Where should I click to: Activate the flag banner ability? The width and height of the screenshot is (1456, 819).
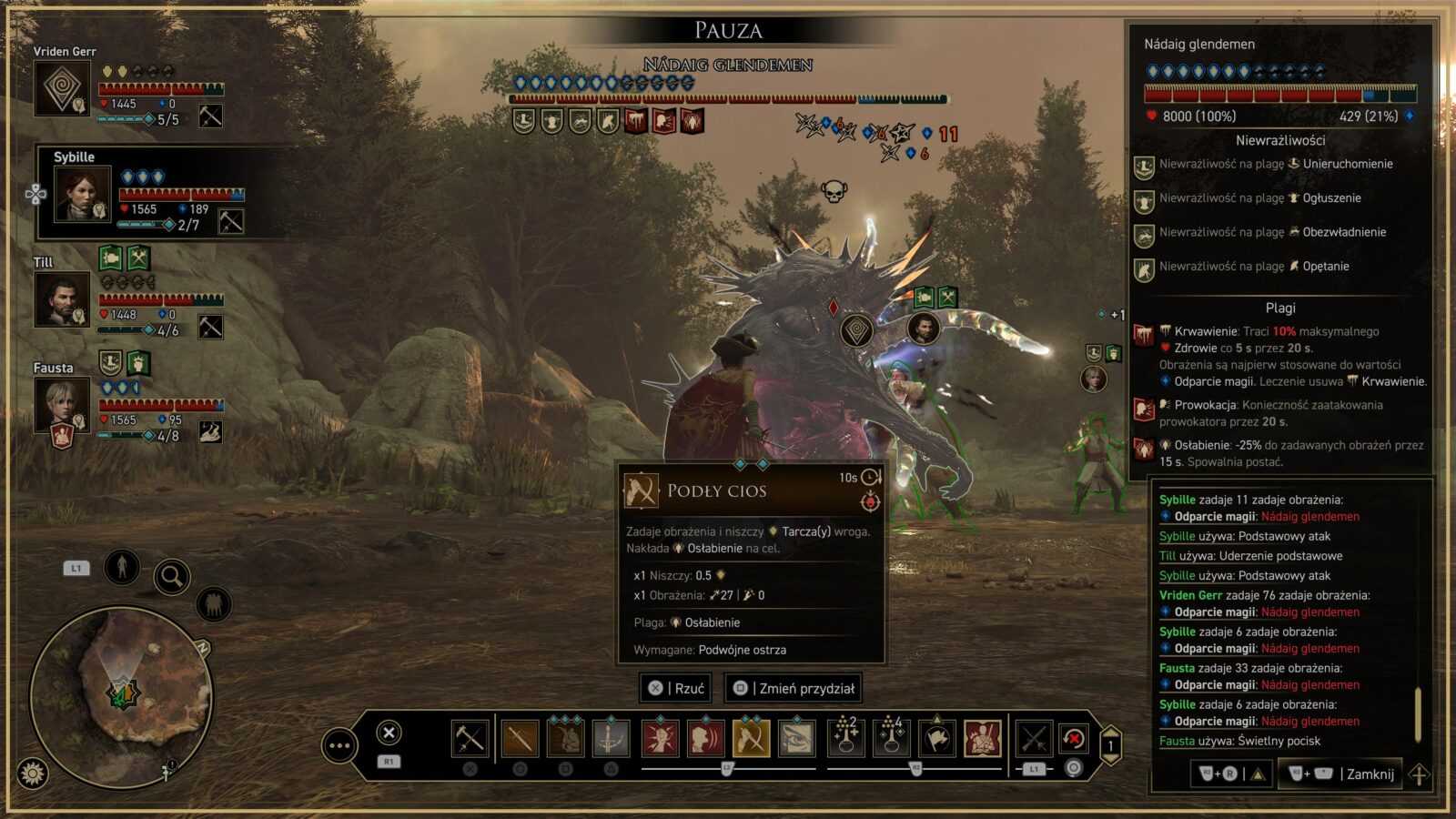tap(936, 739)
